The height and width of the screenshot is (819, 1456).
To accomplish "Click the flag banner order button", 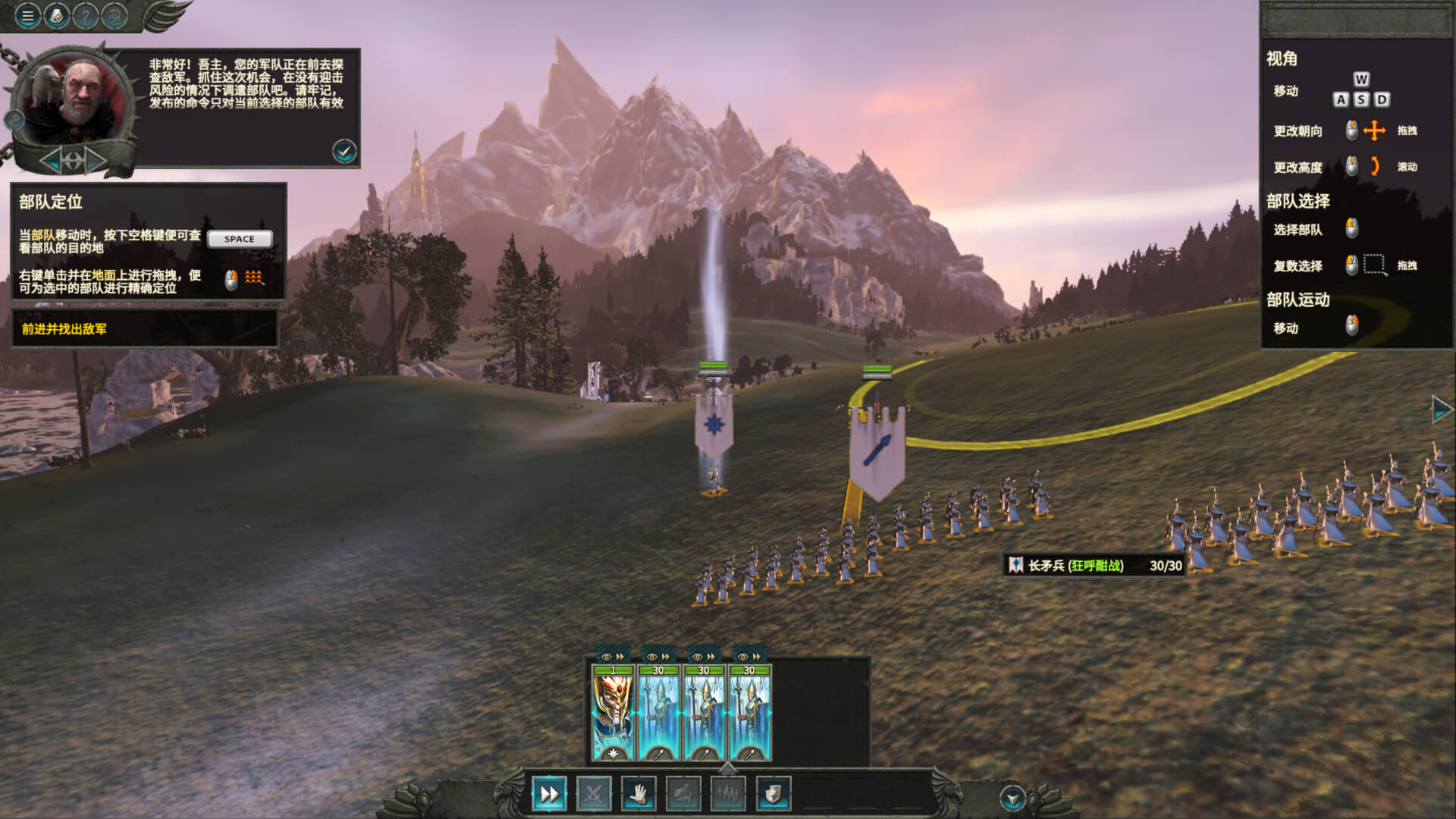I will pos(682,794).
